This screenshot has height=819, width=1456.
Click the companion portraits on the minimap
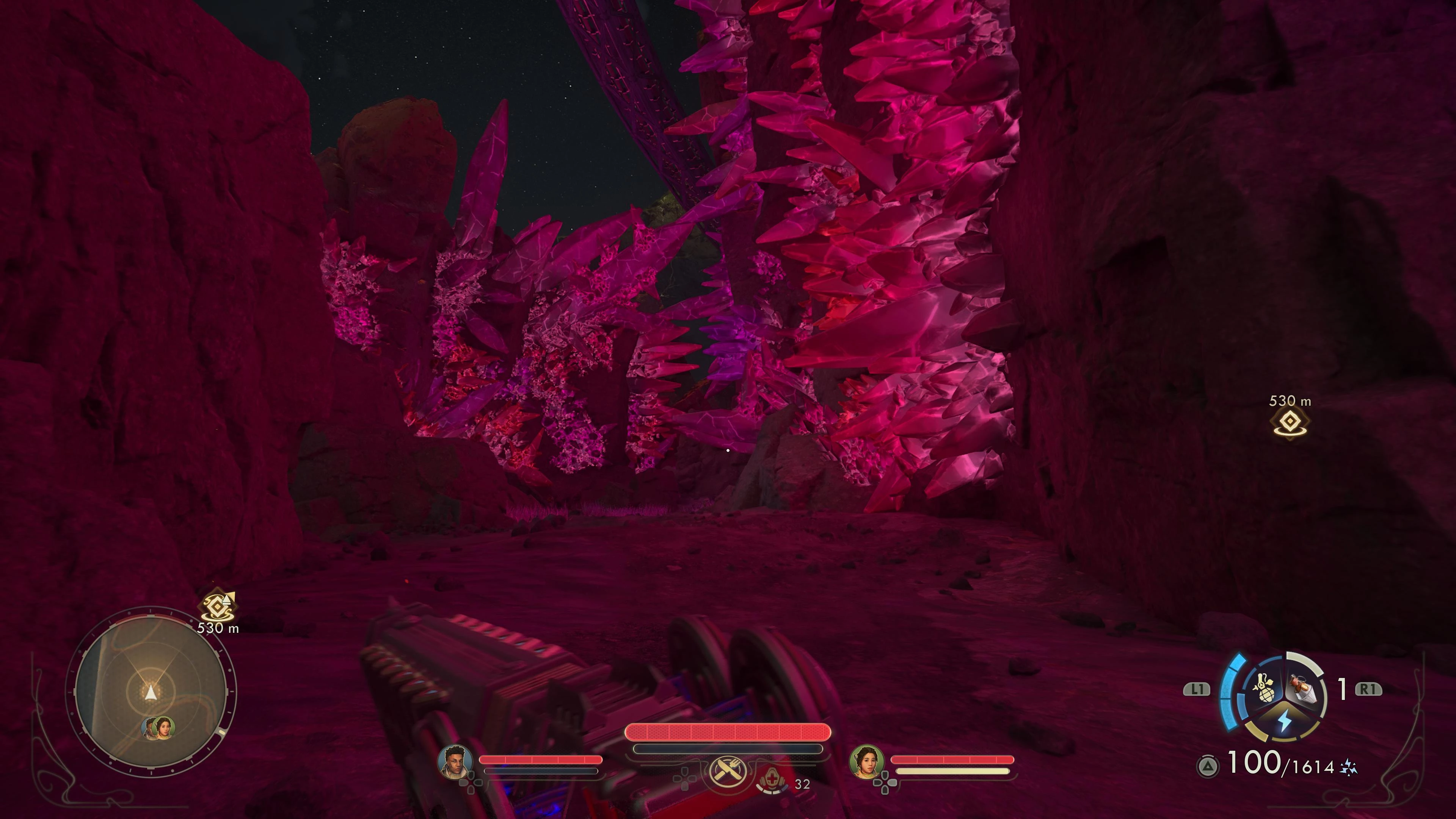(x=158, y=728)
